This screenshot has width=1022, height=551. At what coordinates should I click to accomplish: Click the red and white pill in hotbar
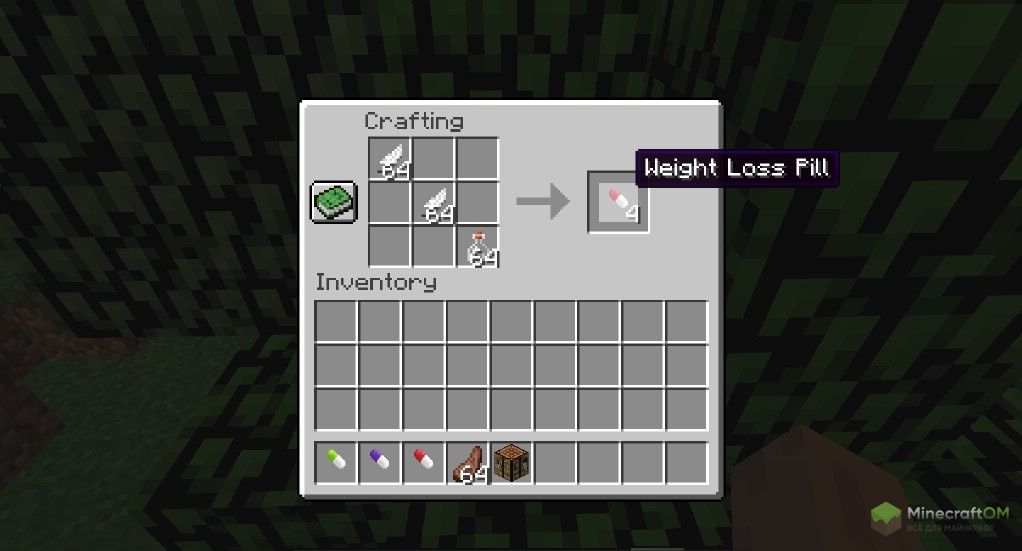point(424,463)
